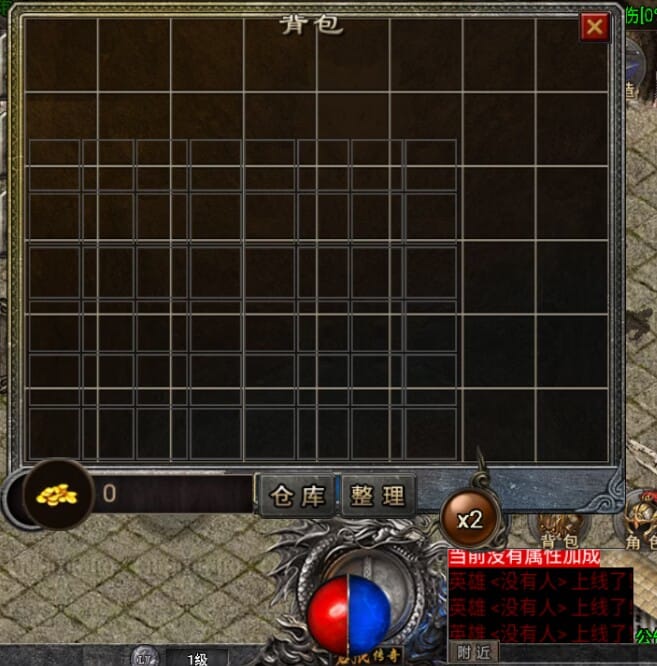Screen dimensions: 657x666
Task: Open the 仓库 warehouse
Action: click(x=298, y=495)
